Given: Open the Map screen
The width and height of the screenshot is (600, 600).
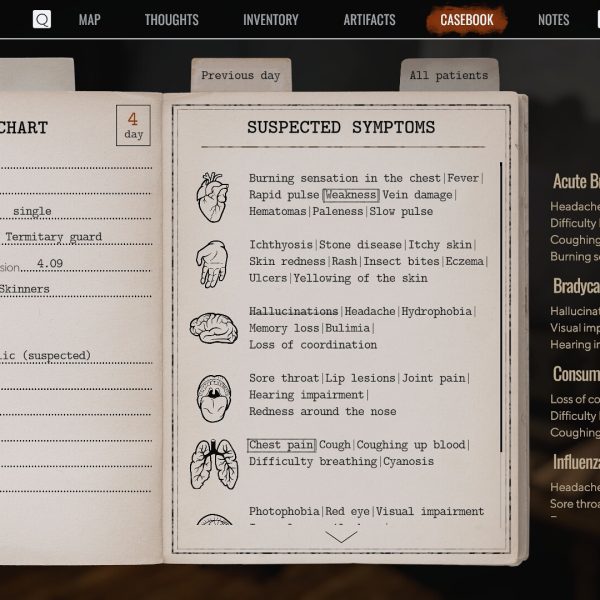Looking at the screenshot, I should (89, 20).
